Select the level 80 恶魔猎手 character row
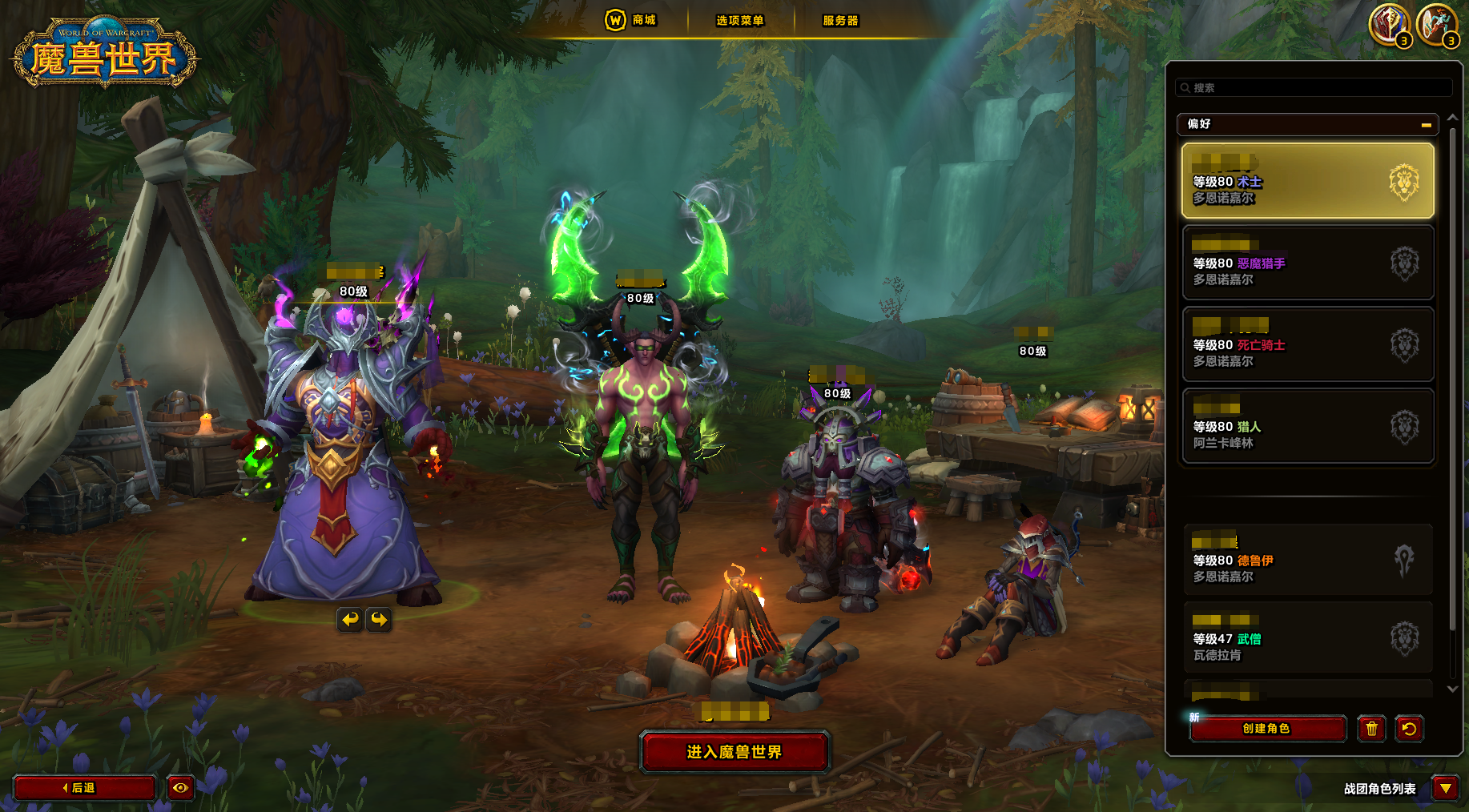This screenshot has height=812, width=1469. (1307, 263)
